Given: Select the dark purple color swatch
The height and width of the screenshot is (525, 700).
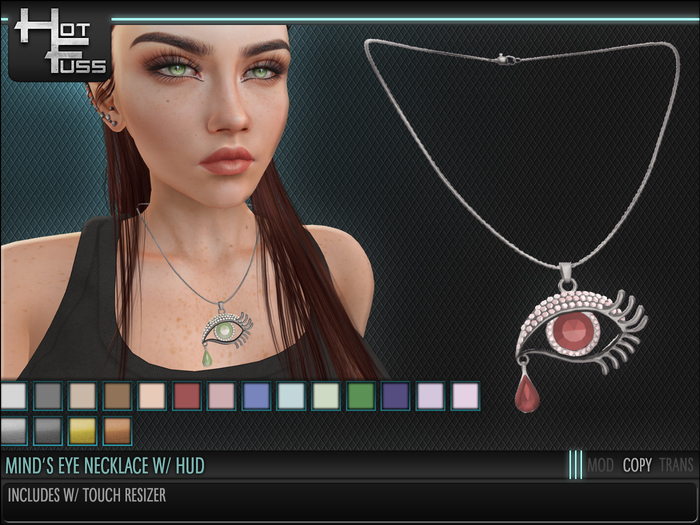Looking at the screenshot, I should point(395,396).
